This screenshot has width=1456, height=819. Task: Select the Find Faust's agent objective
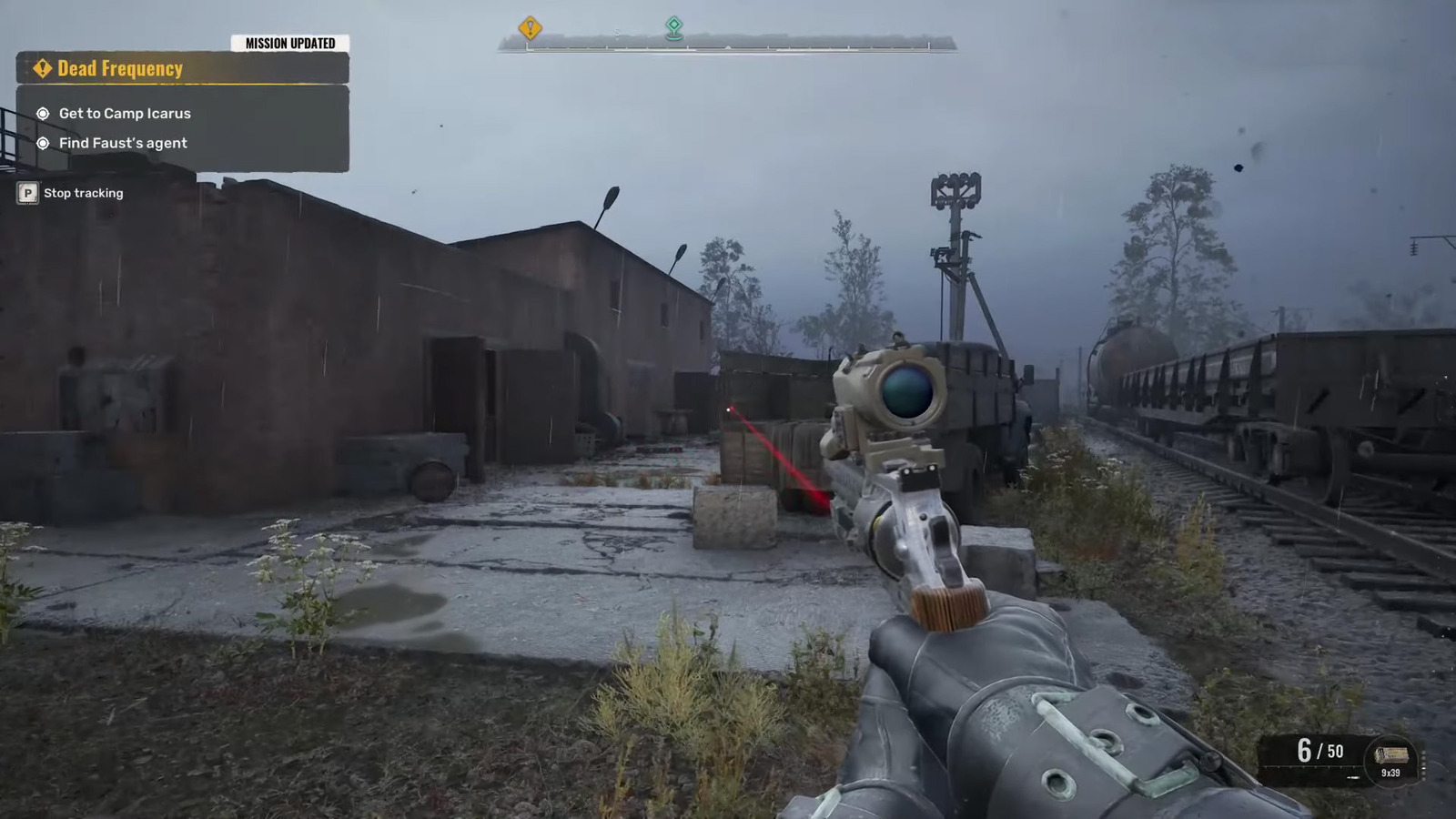pos(123,143)
